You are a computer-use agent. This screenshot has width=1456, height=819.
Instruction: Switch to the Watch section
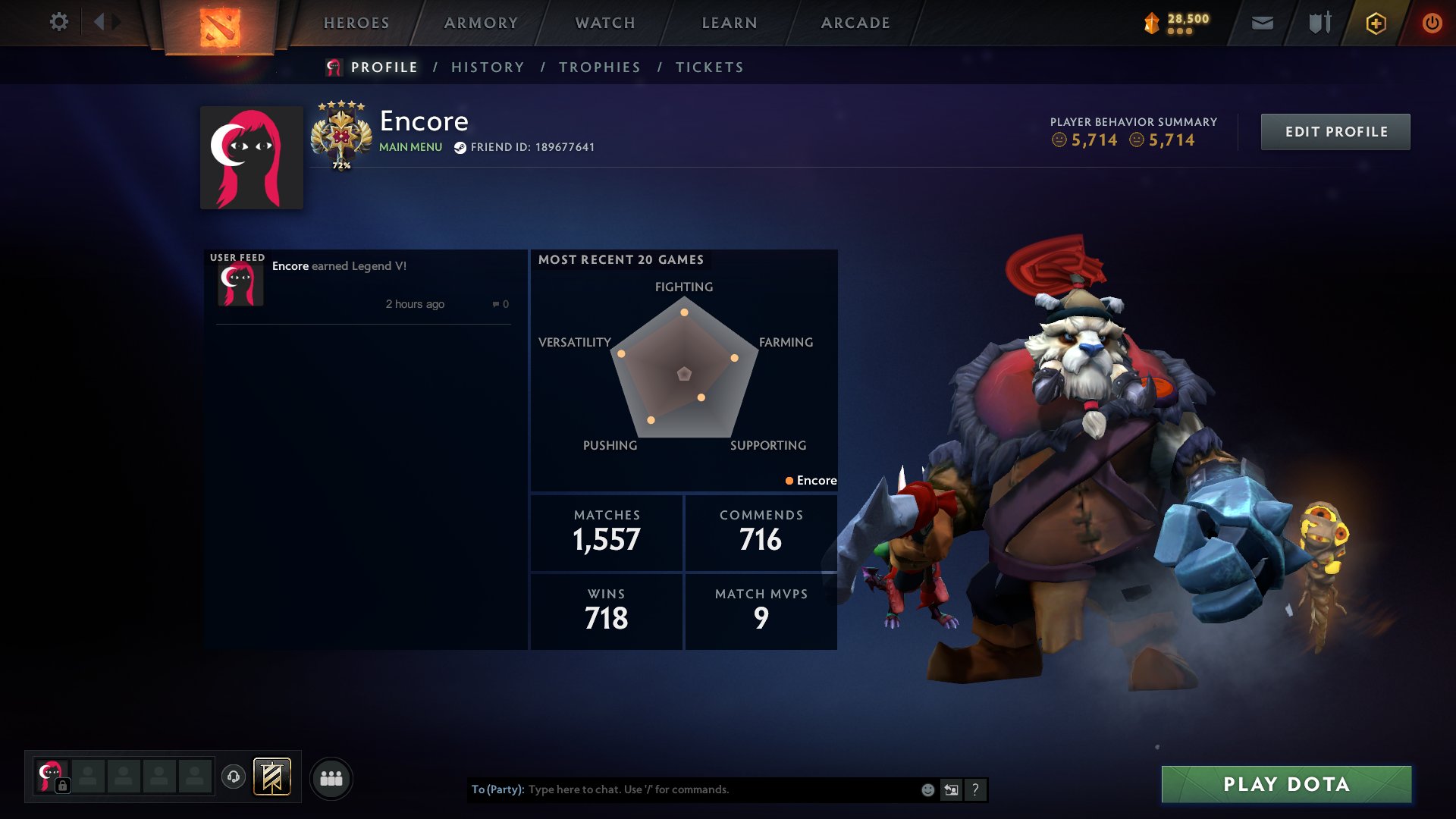pos(605,23)
